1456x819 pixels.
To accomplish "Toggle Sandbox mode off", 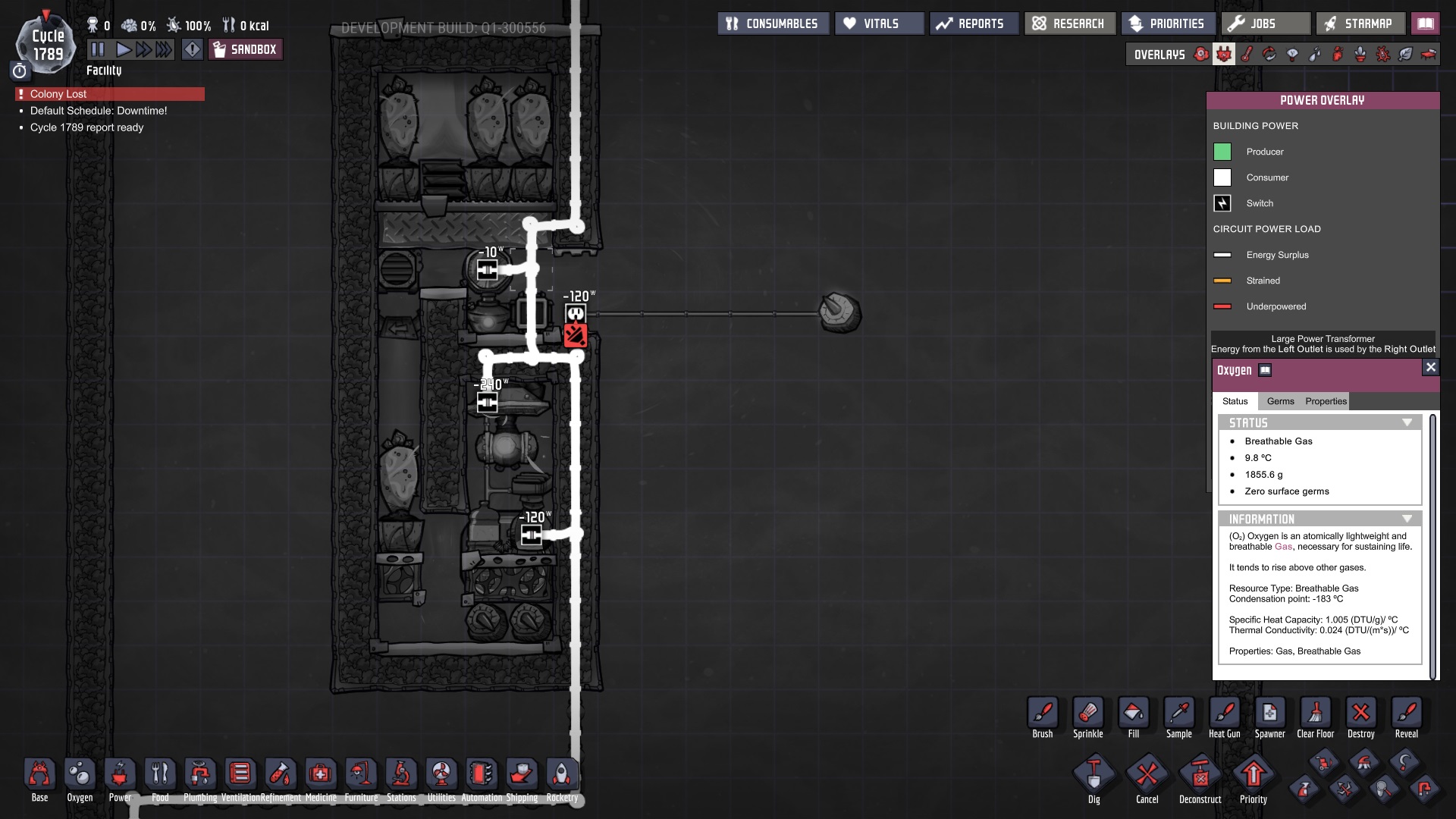I will click(246, 49).
